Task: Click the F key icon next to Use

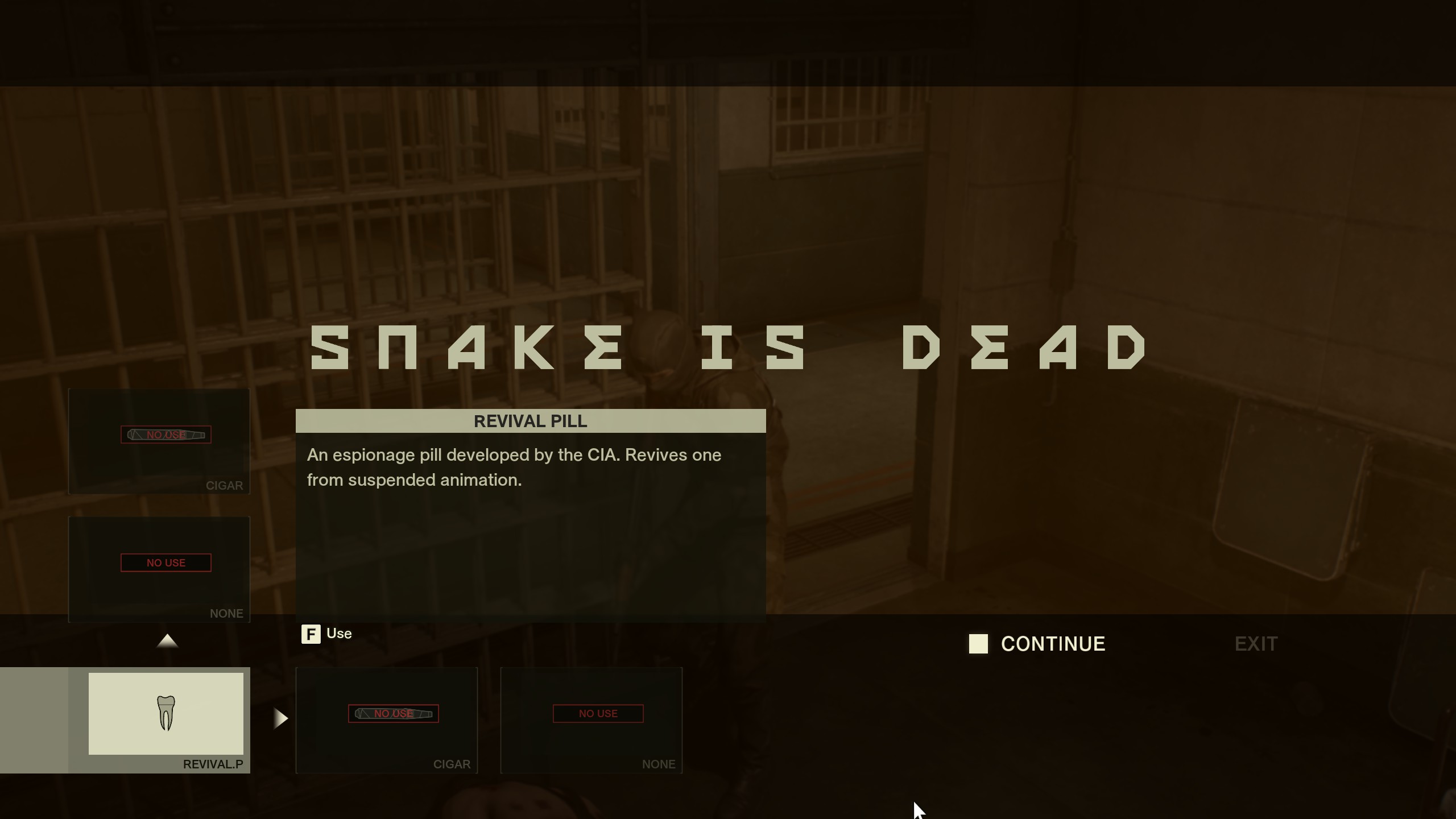Action: pos(311,634)
